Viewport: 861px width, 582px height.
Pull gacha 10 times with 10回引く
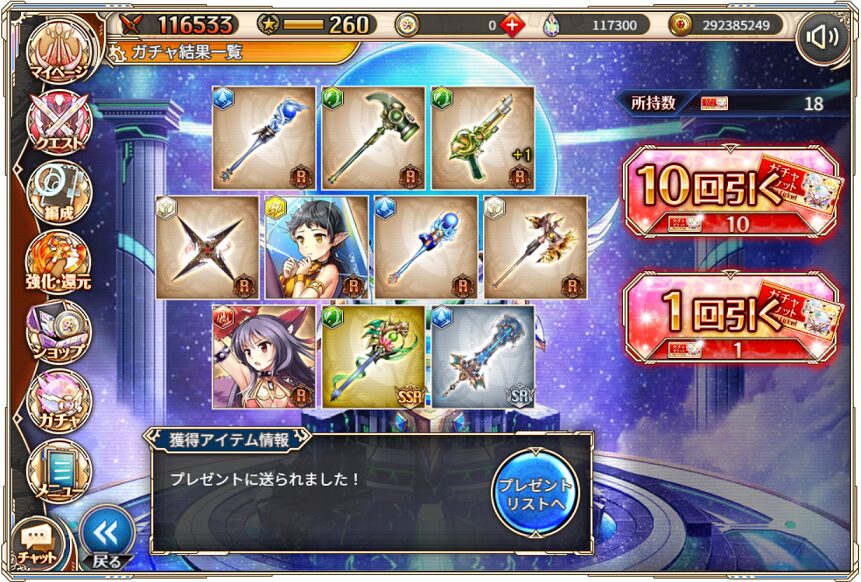(x=730, y=197)
